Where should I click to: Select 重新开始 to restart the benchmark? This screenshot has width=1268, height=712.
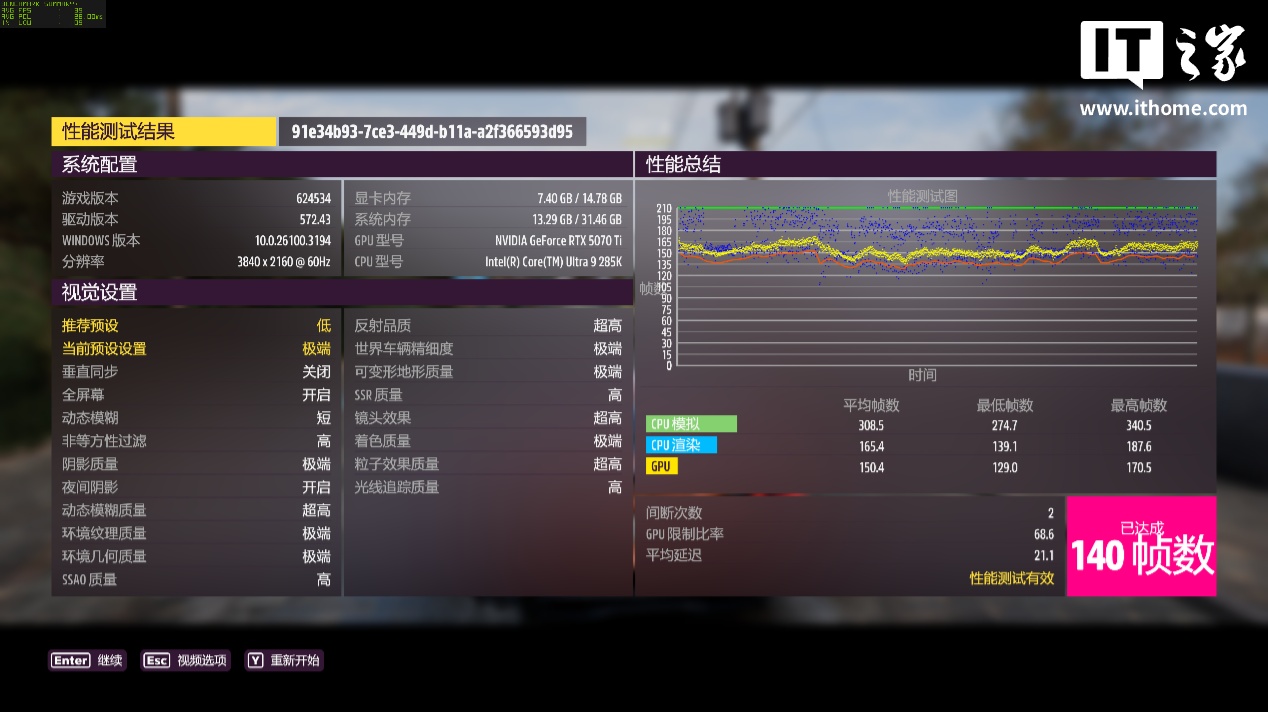285,660
